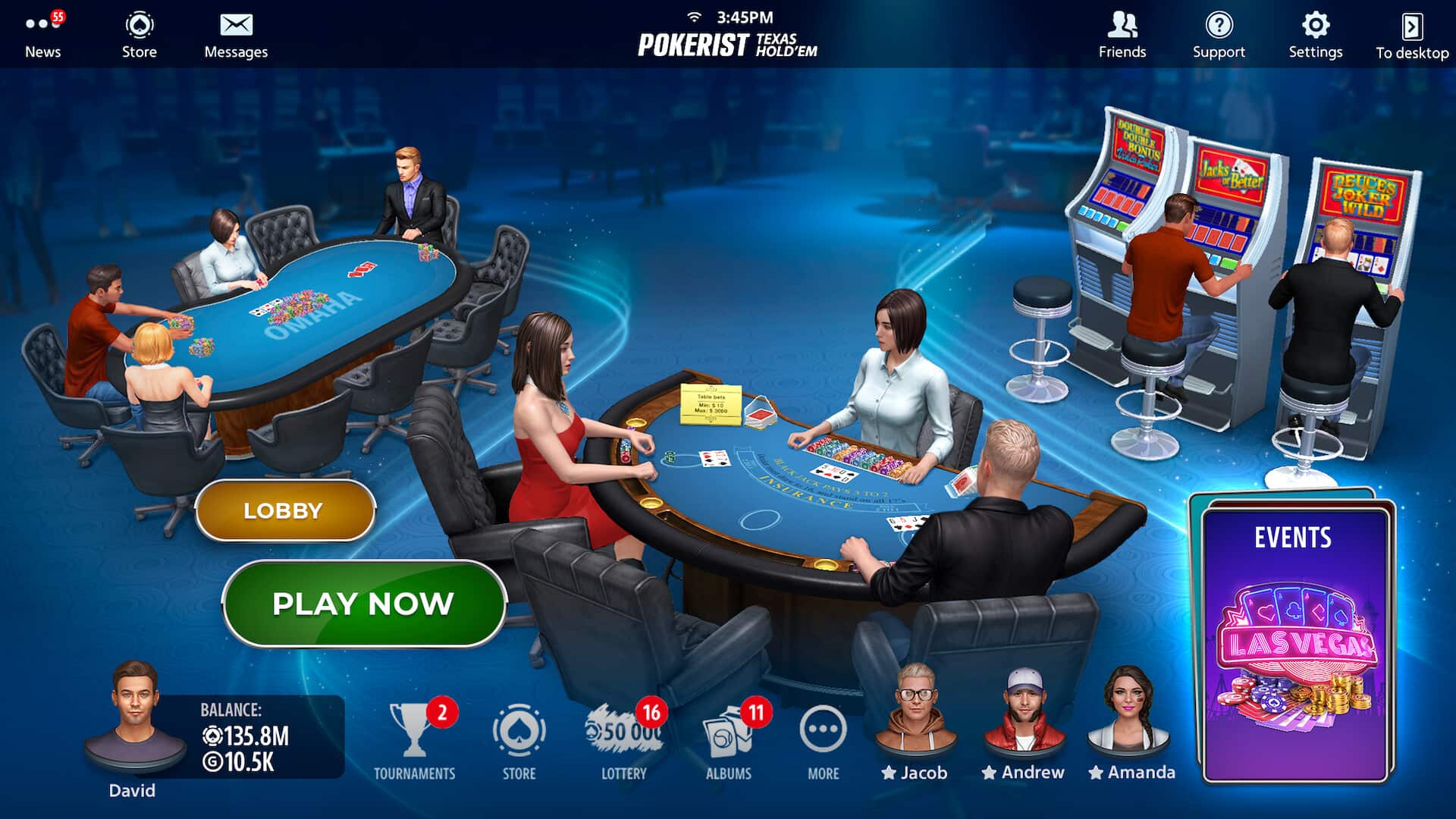The image size is (1456, 819).
Task: Open the Settings gear
Action: coord(1315,33)
